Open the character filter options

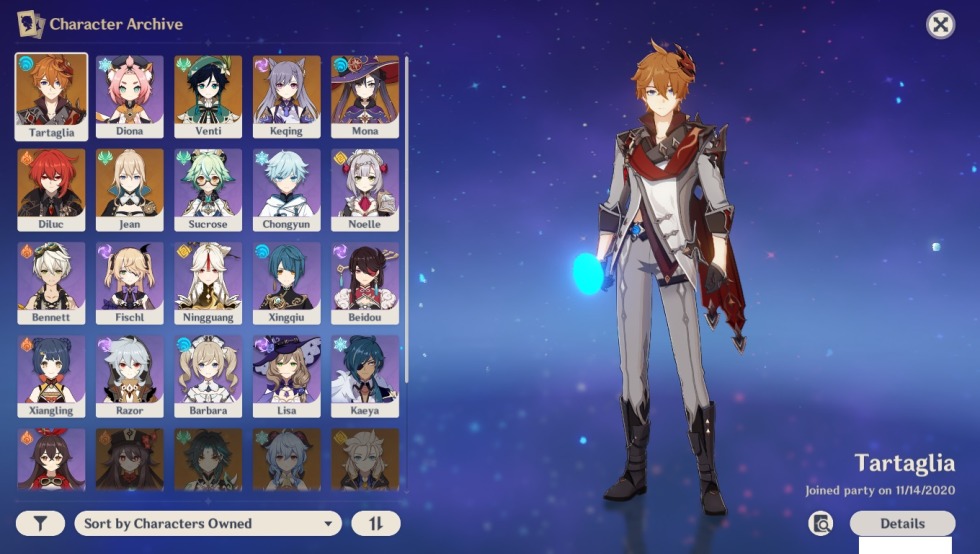click(x=40, y=523)
